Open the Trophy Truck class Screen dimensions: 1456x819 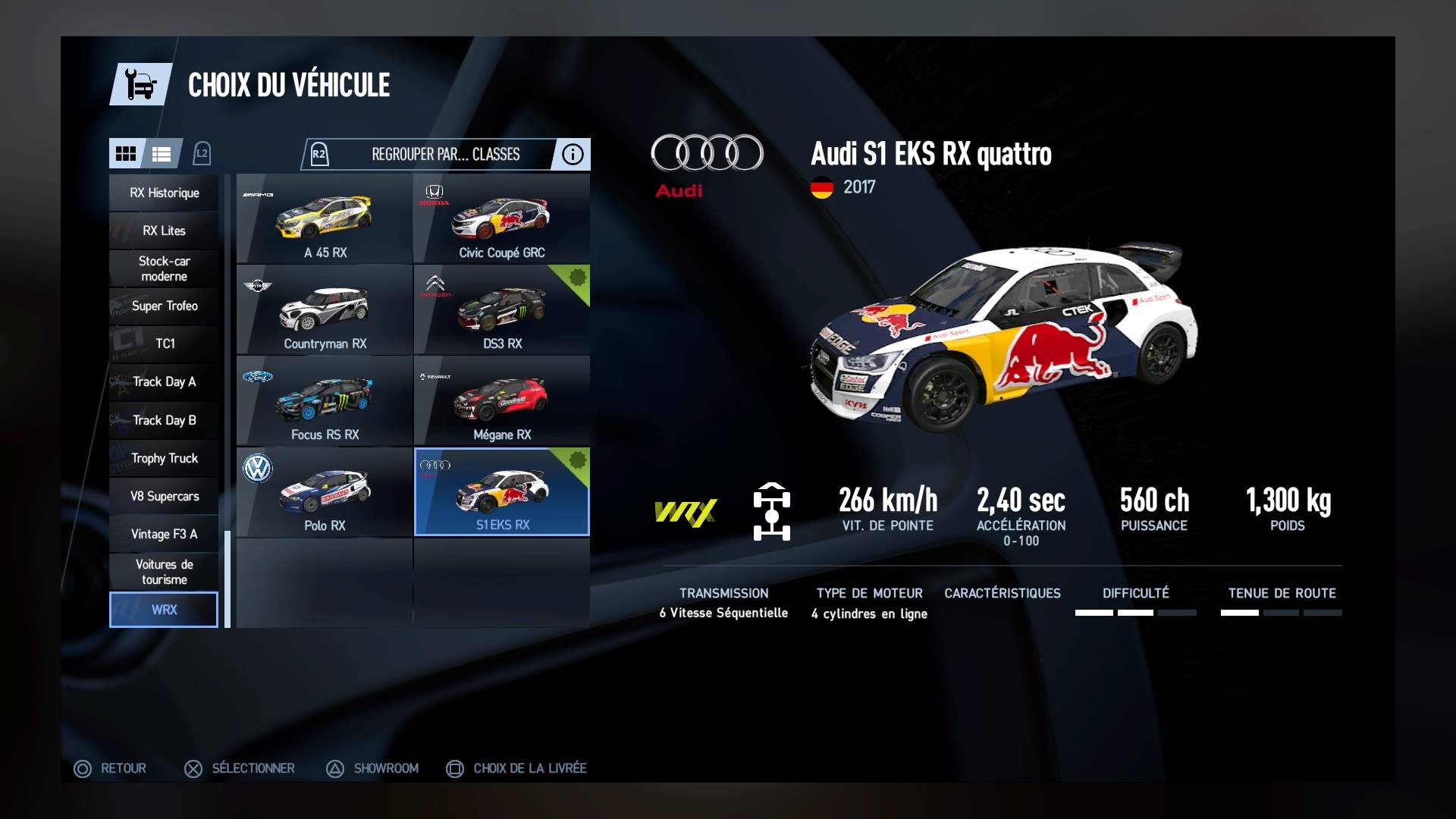click(164, 458)
